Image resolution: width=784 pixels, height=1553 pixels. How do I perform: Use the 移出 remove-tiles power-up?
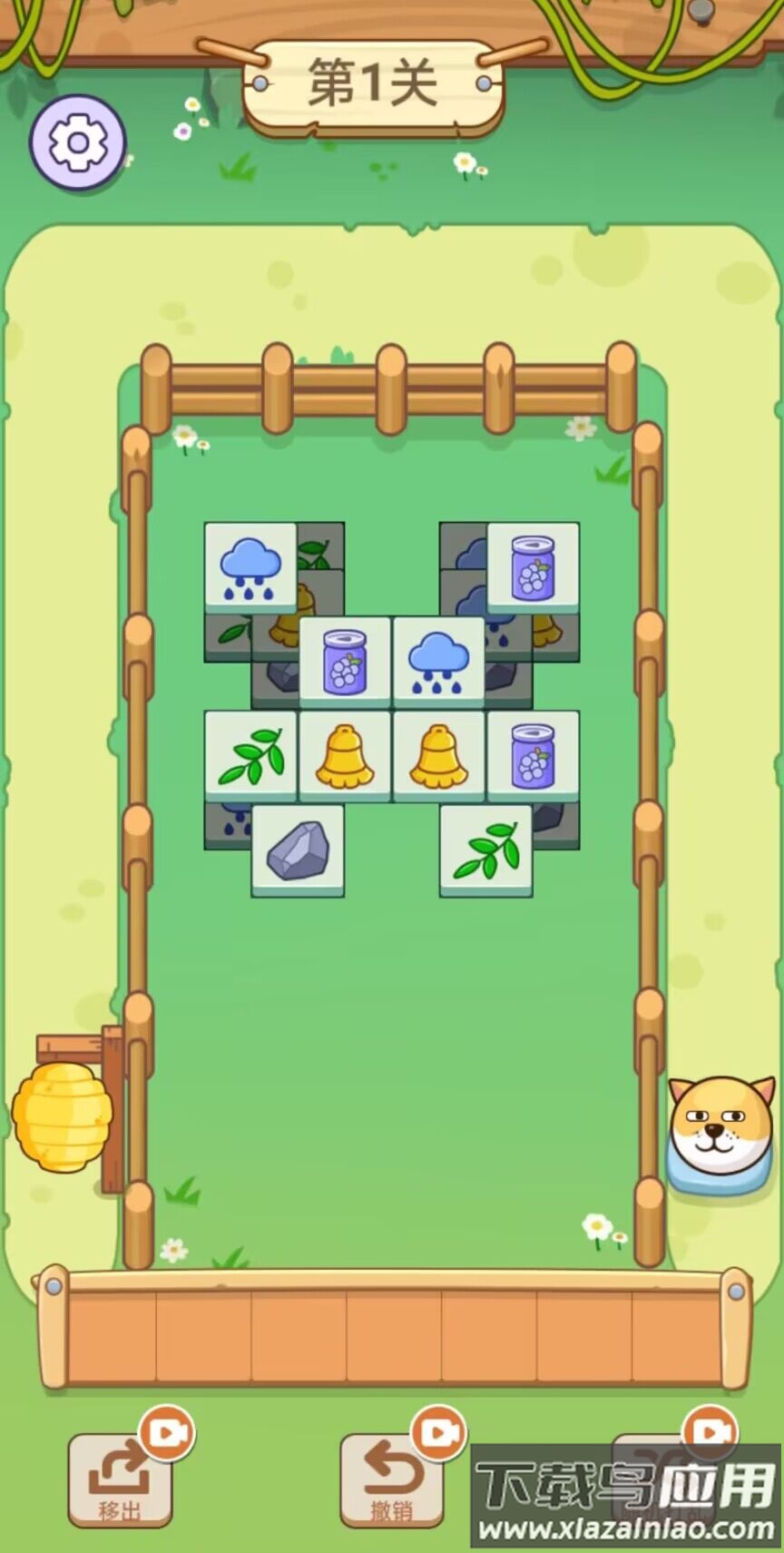[120, 1478]
